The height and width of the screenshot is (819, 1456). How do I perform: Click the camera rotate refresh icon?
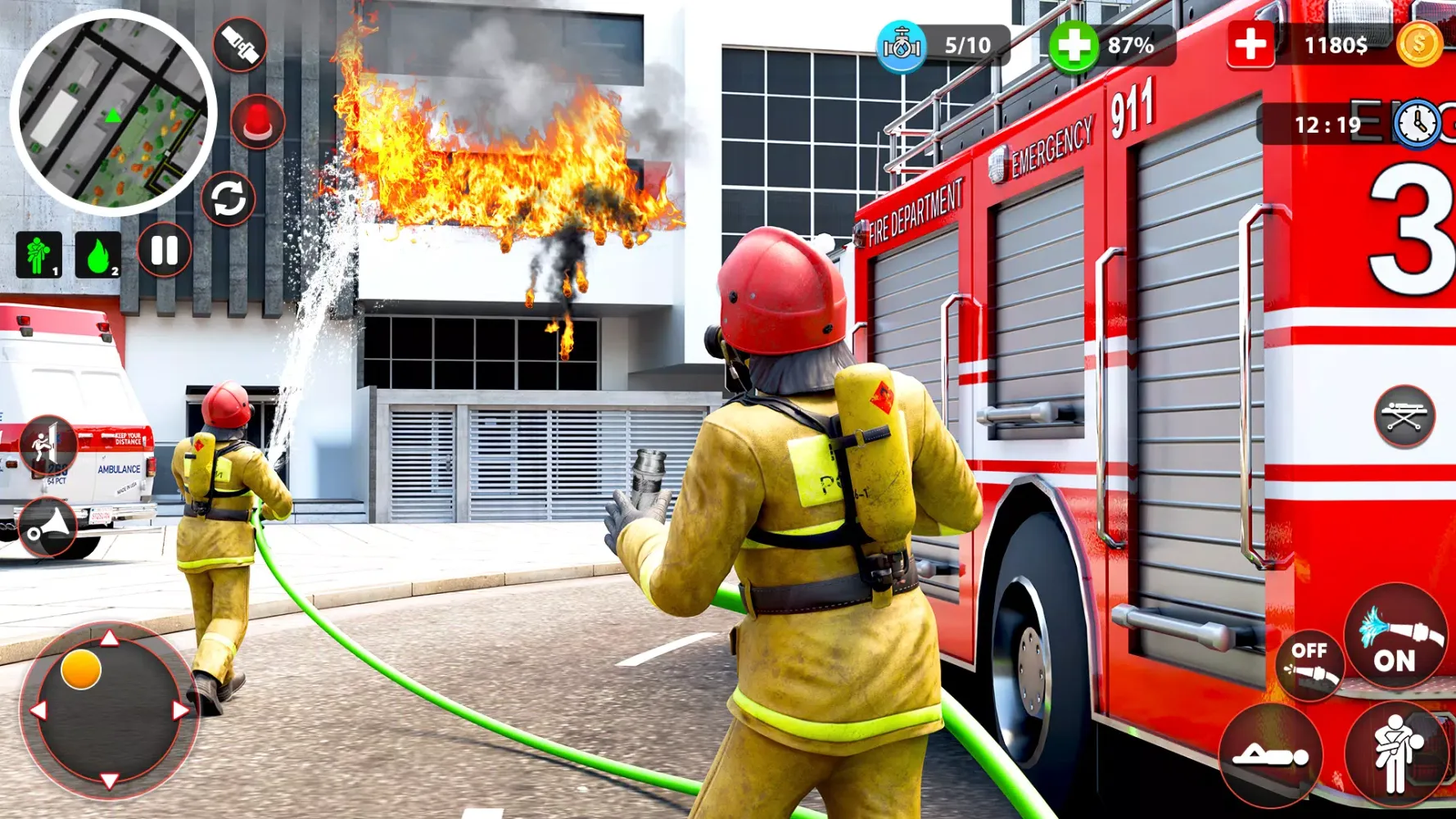(230, 199)
